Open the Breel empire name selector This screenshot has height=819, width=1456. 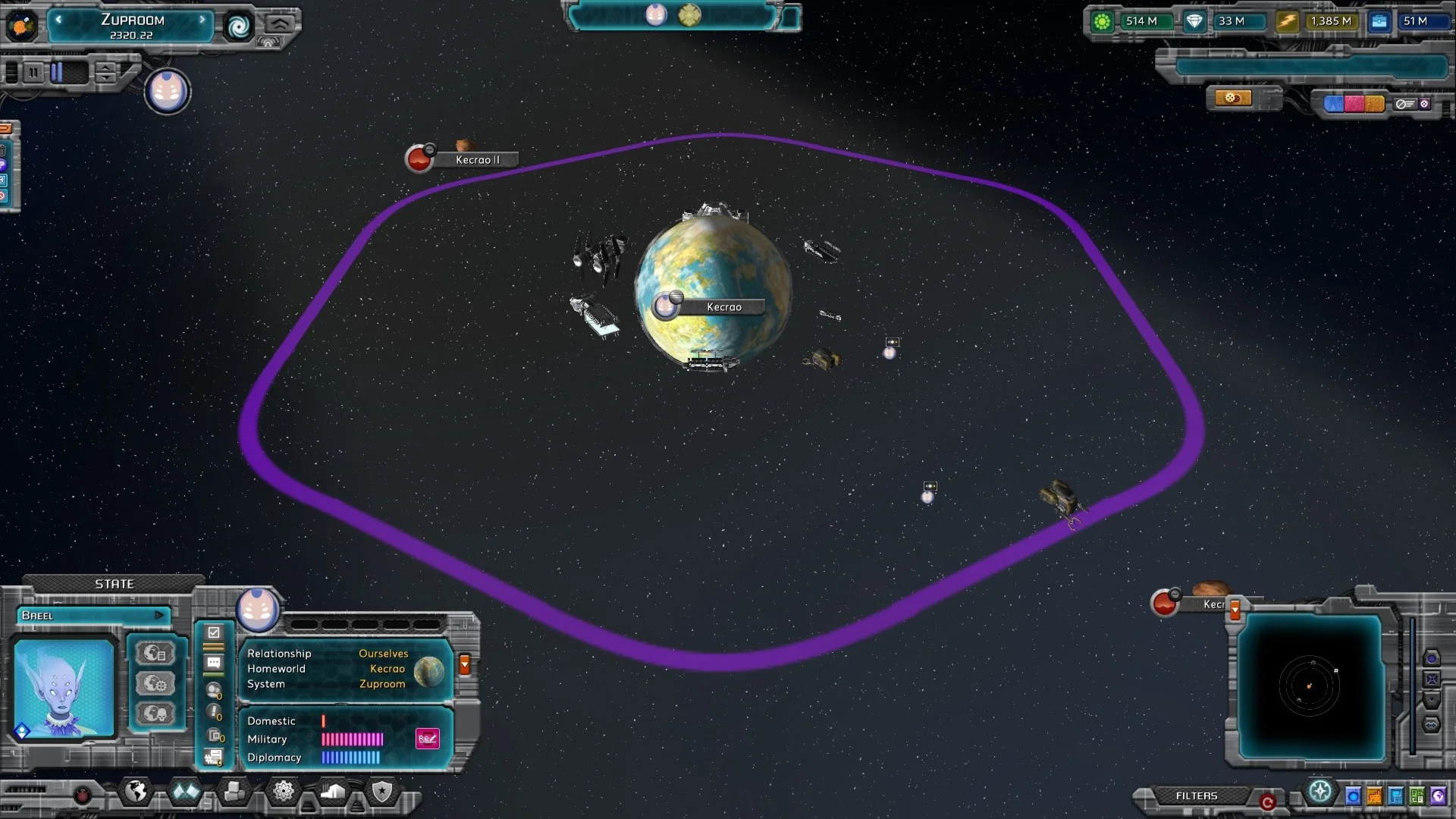click(x=93, y=615)
